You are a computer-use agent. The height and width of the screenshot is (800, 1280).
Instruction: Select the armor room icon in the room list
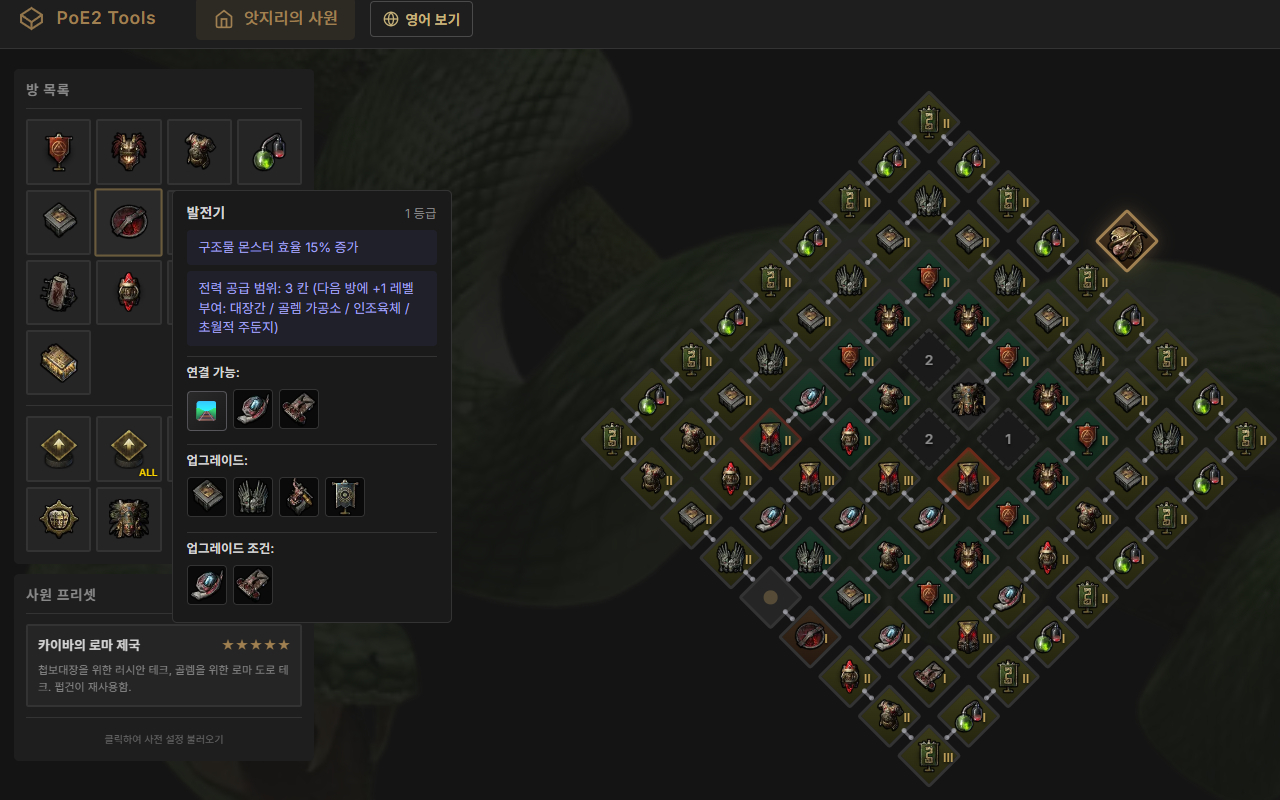[199, 151]
